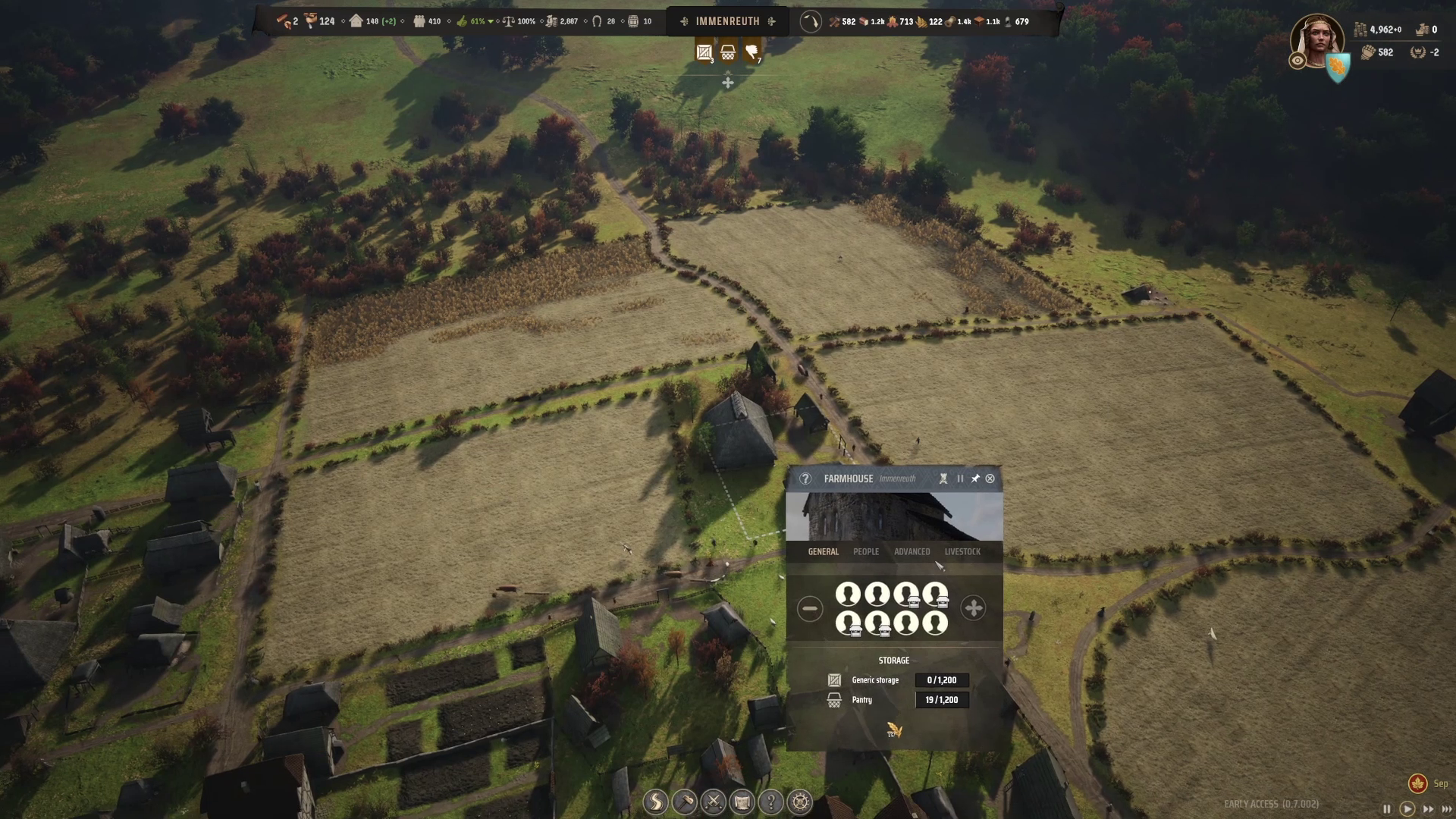The width and height of the screenshot is (1456, 819).
Task: Assign another family with the plus button
Action: (x=973, y=608)
